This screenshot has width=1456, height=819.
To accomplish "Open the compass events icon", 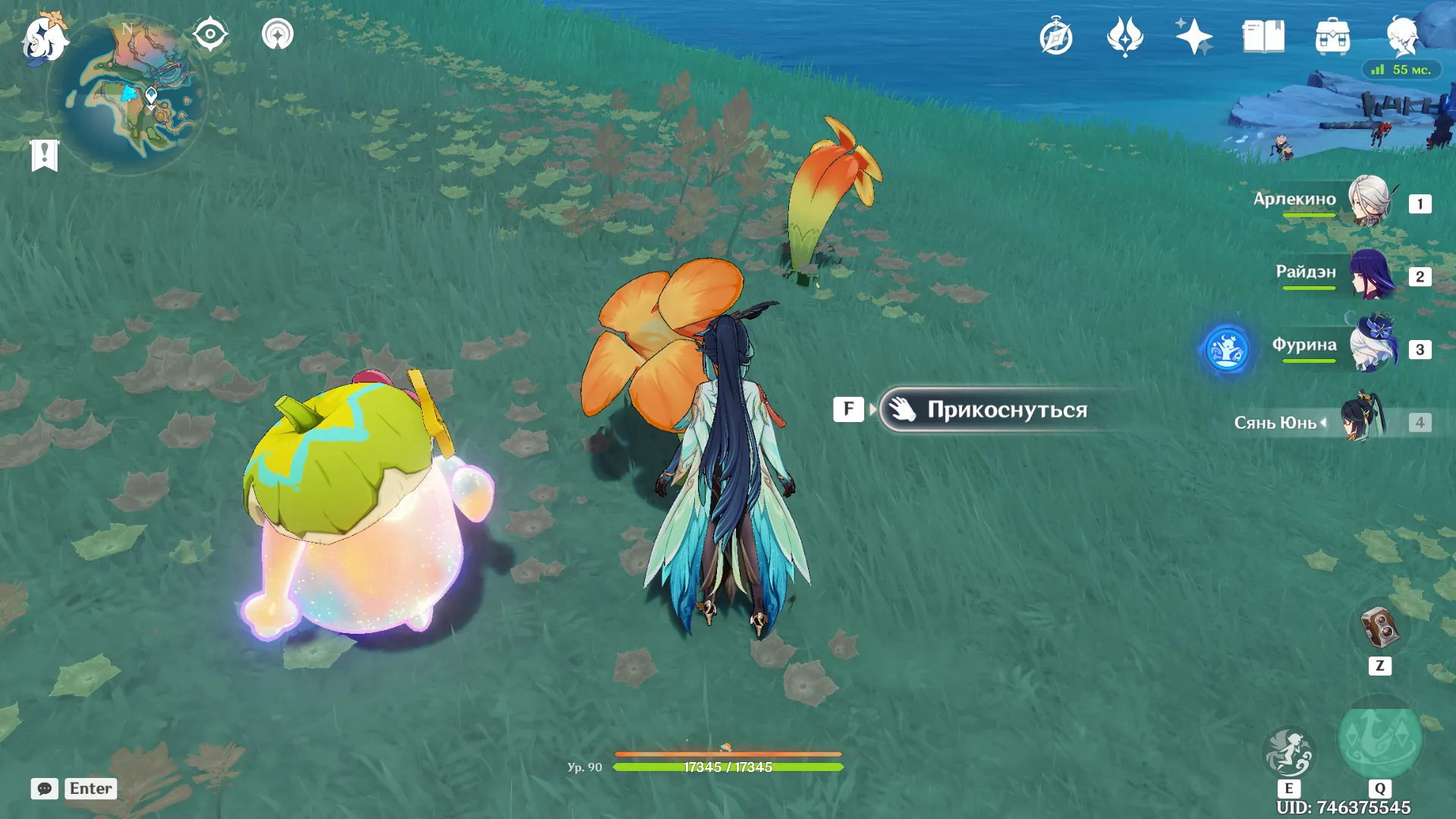I will pos(1056,36).
